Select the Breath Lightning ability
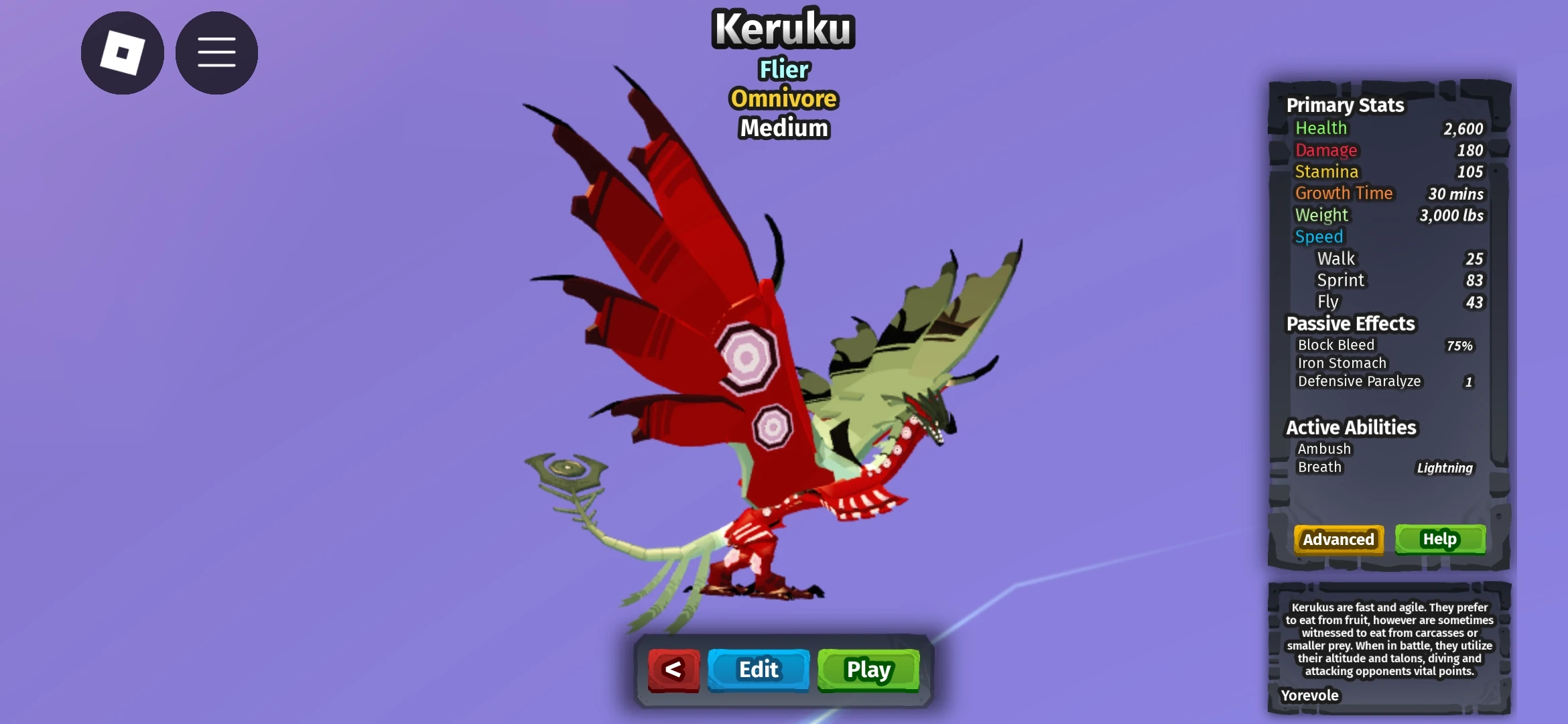The width and height of the screenshot is (1568, 724). (1445, 467)
